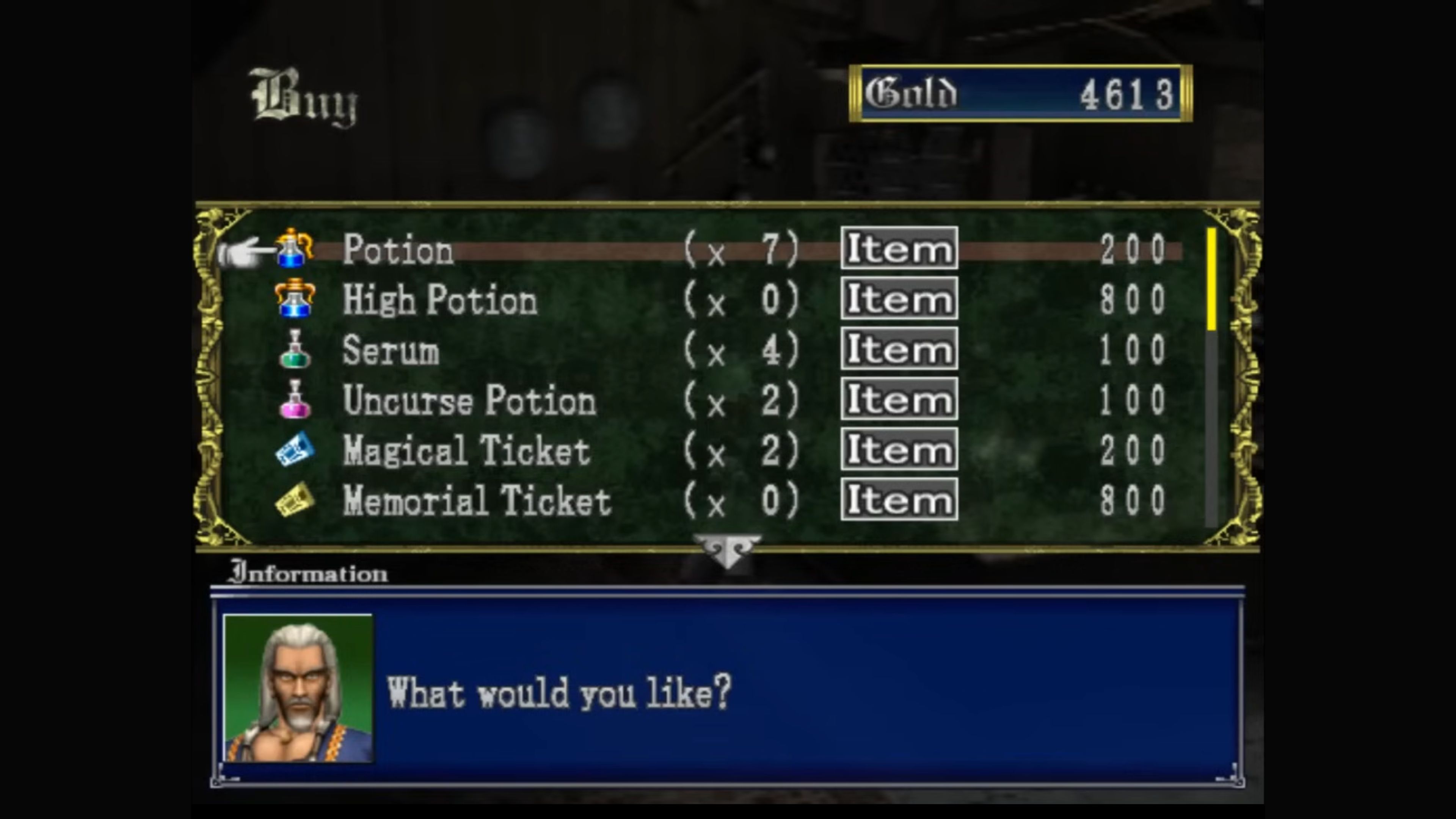
Task: Click the High Potion flask icon
Action: 295,299
